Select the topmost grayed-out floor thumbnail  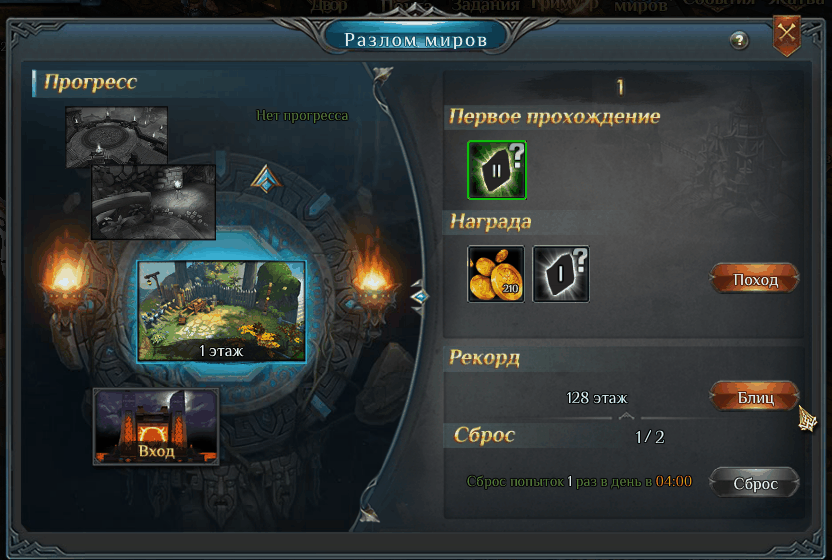pos(116,135)
